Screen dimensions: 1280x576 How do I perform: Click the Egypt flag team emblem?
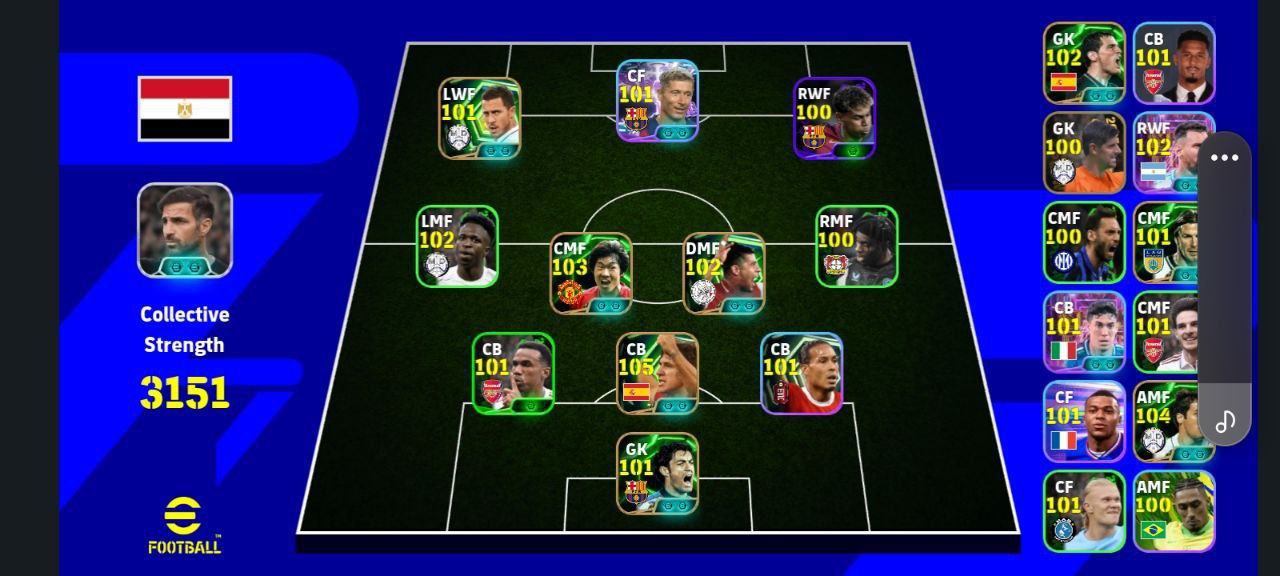pos(185,108)
